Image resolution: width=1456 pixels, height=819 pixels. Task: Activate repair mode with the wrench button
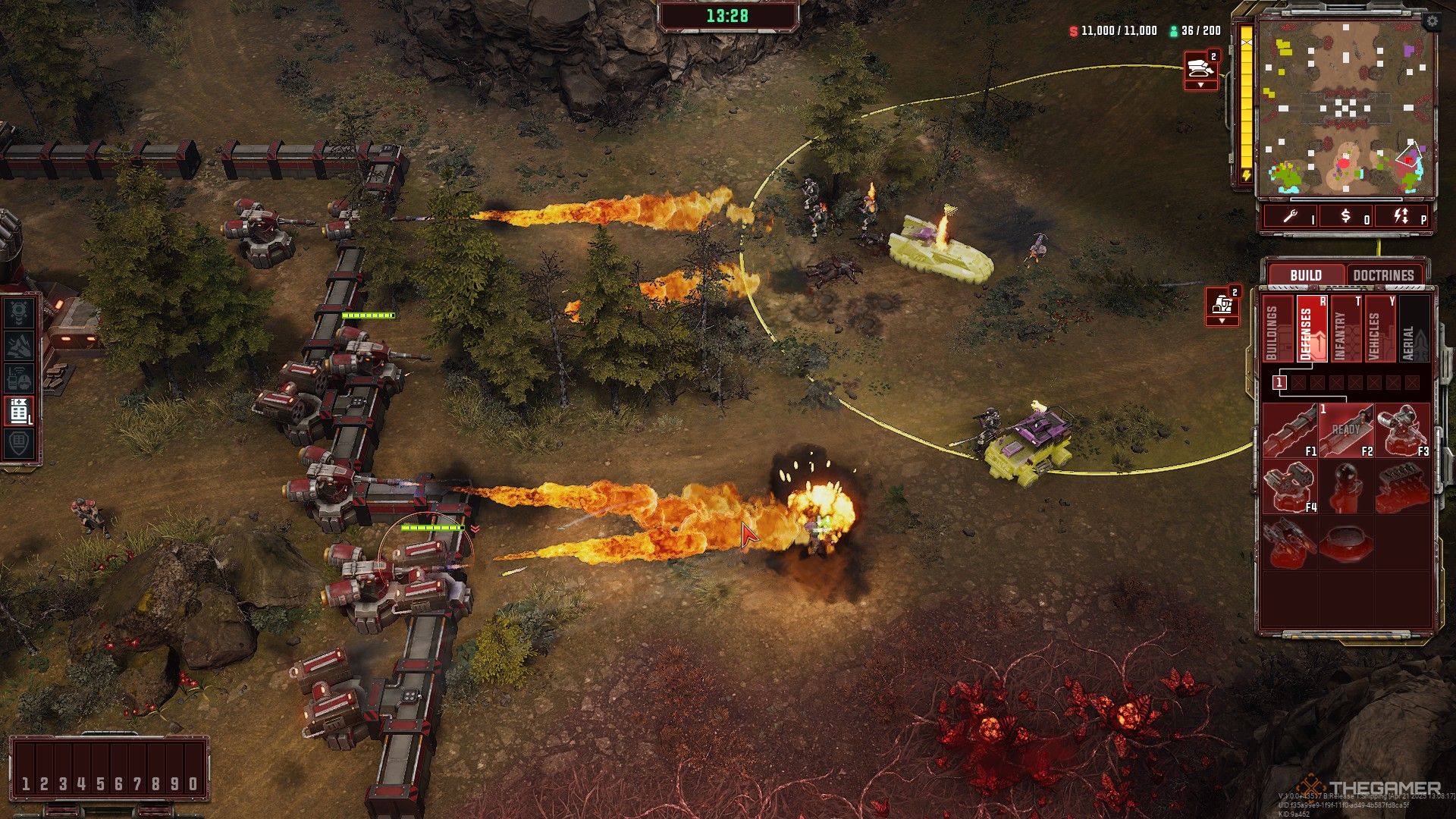[1292, 217]
